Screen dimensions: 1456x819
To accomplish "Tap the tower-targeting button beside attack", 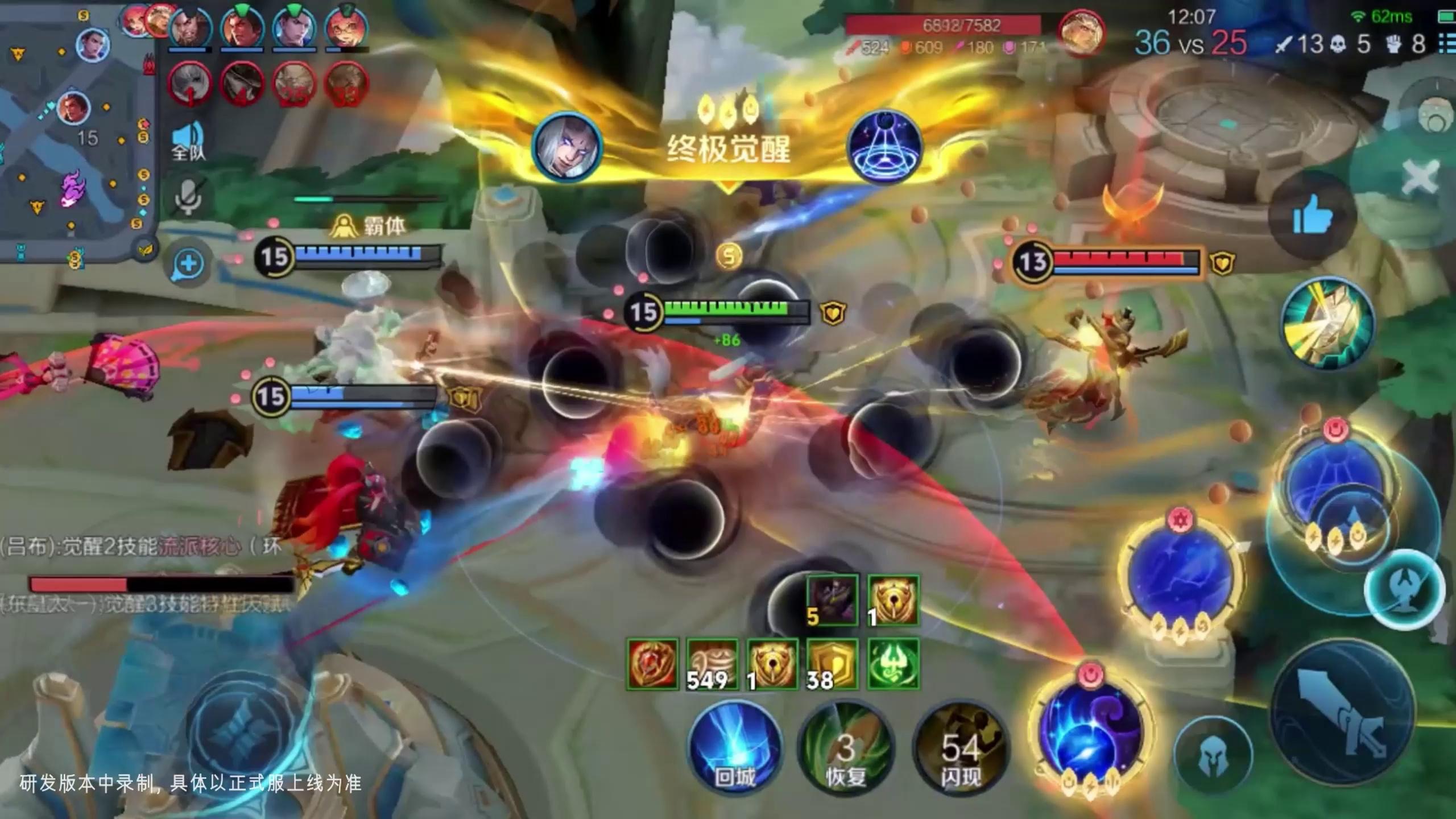I will pos(1405,590).
